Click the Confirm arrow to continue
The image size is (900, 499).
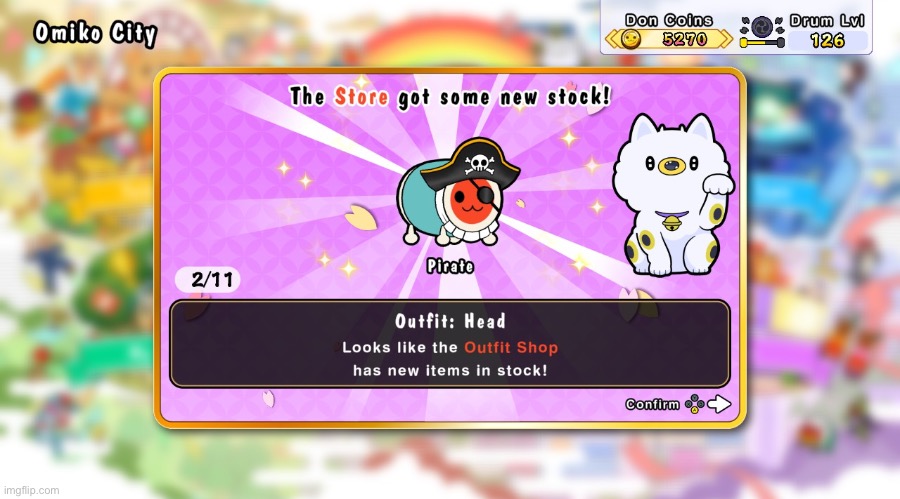tap(719, 405)
